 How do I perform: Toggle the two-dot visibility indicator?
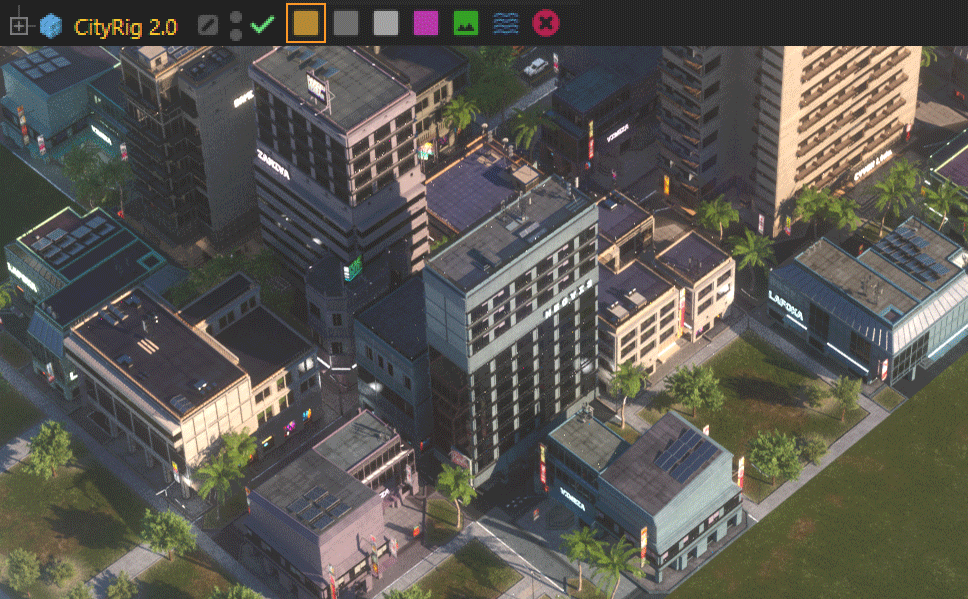pyautogui.click(x=236, y=25)
